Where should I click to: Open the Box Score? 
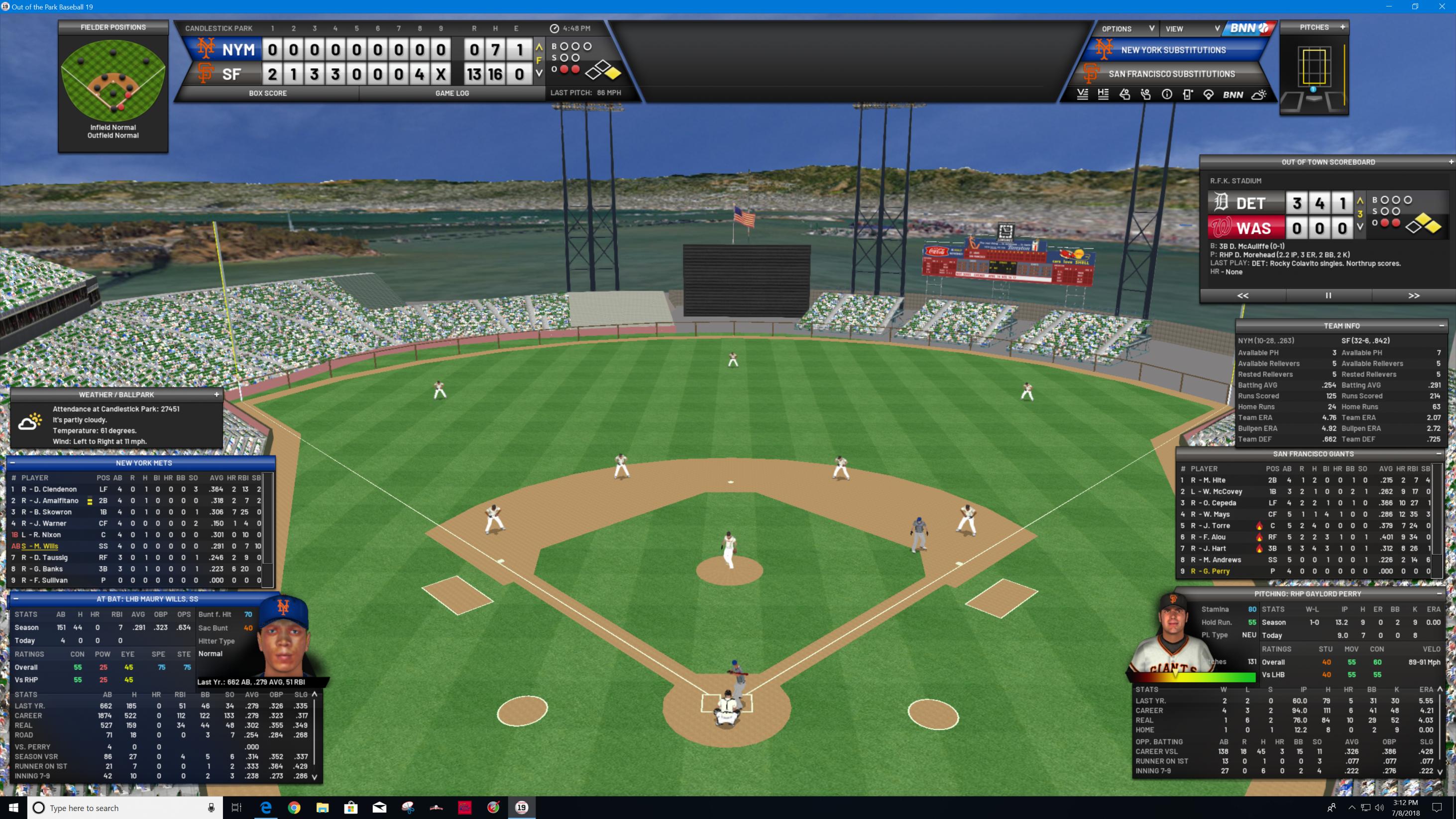[x=267, y=93]
